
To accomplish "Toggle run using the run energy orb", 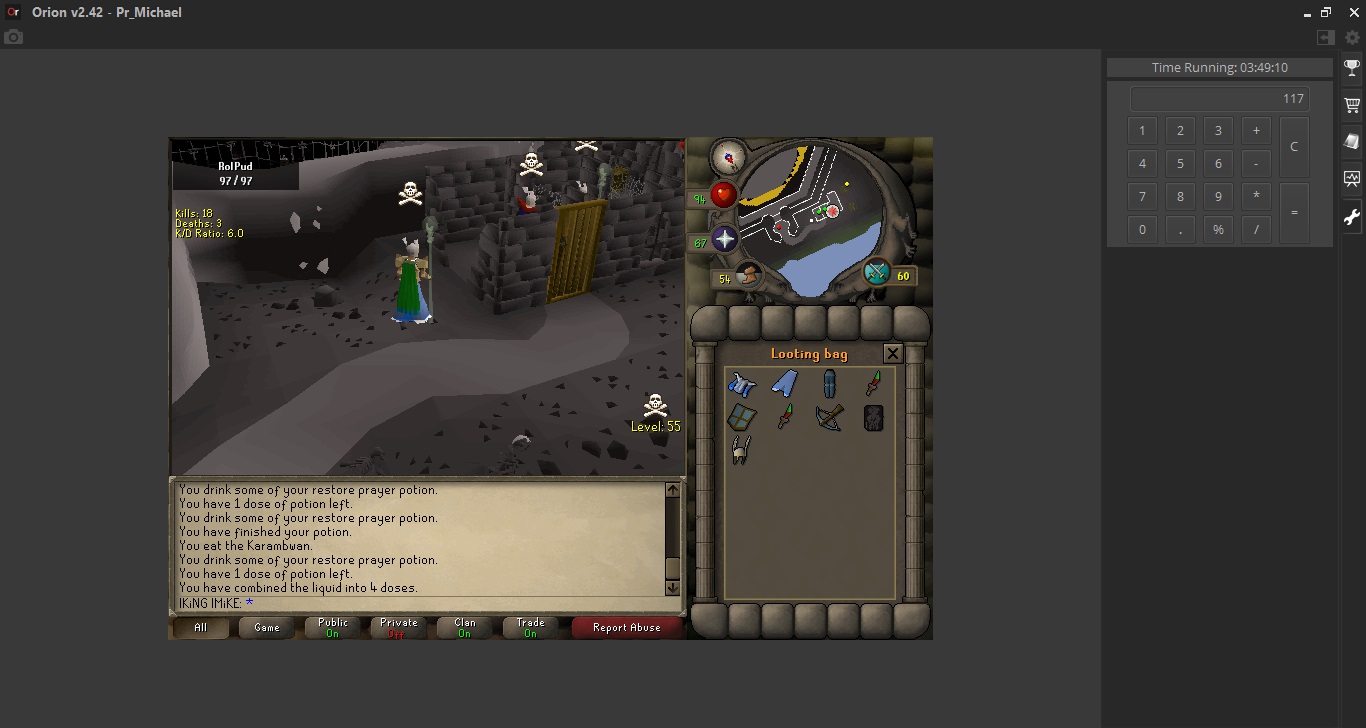I will click(748, 275).
